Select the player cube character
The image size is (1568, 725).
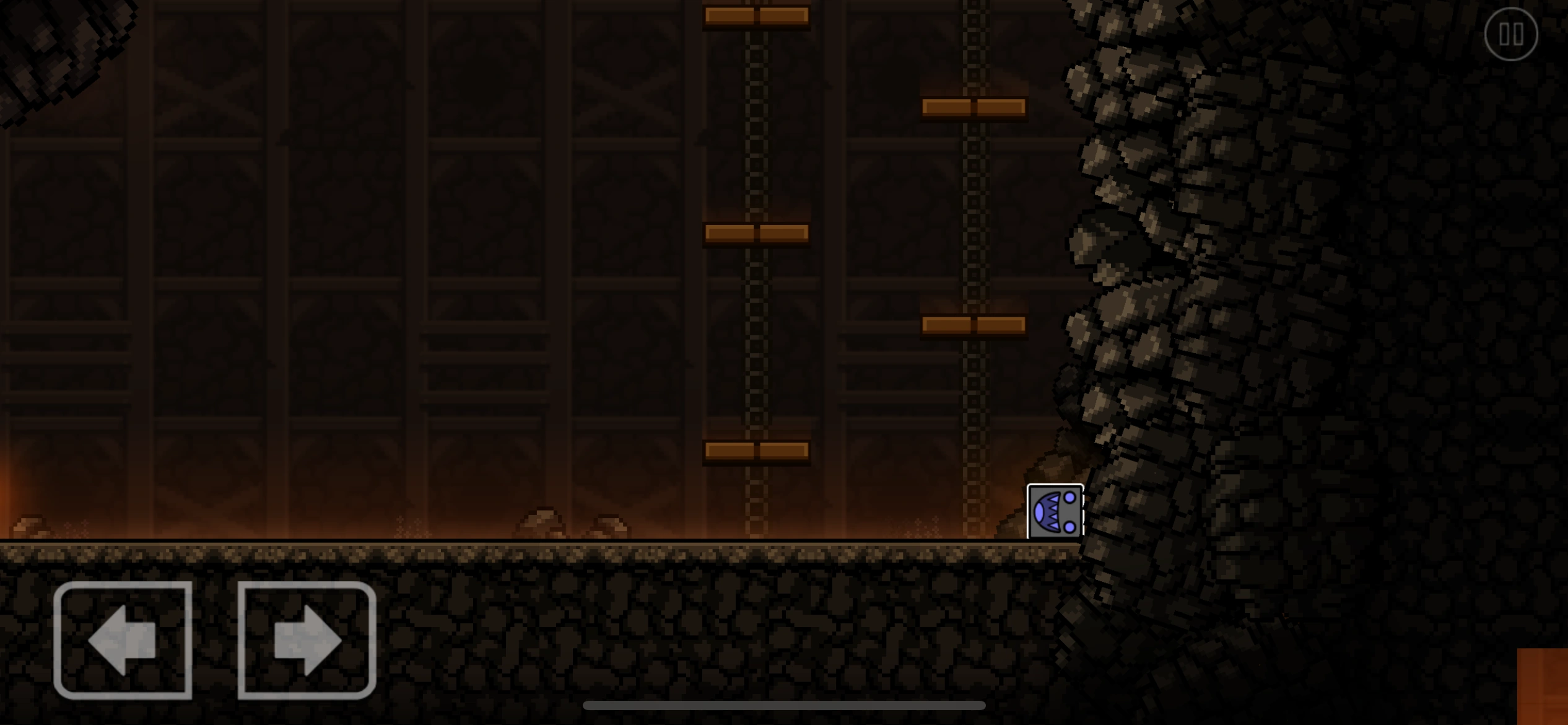tap(1055, 513)
